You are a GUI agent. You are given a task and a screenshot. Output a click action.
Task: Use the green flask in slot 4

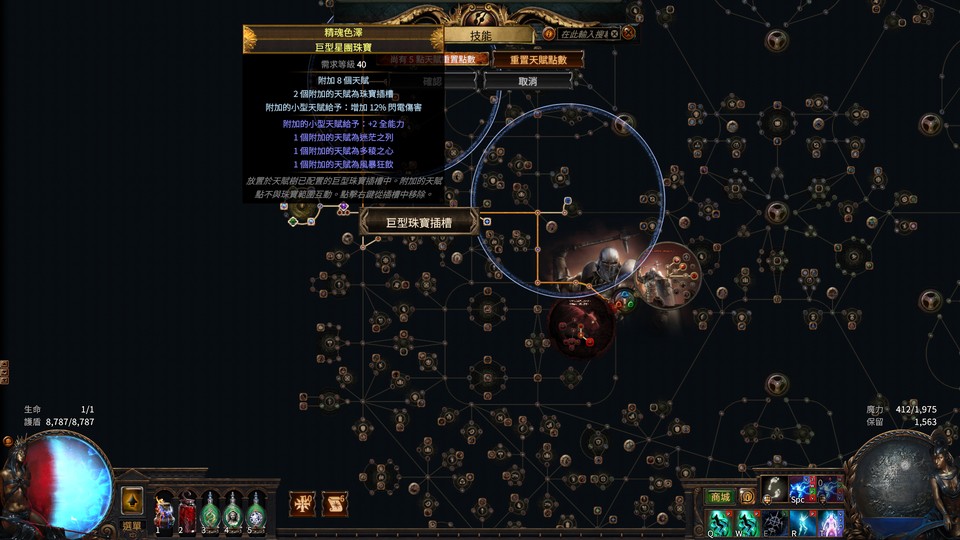(x=233, y=509)
